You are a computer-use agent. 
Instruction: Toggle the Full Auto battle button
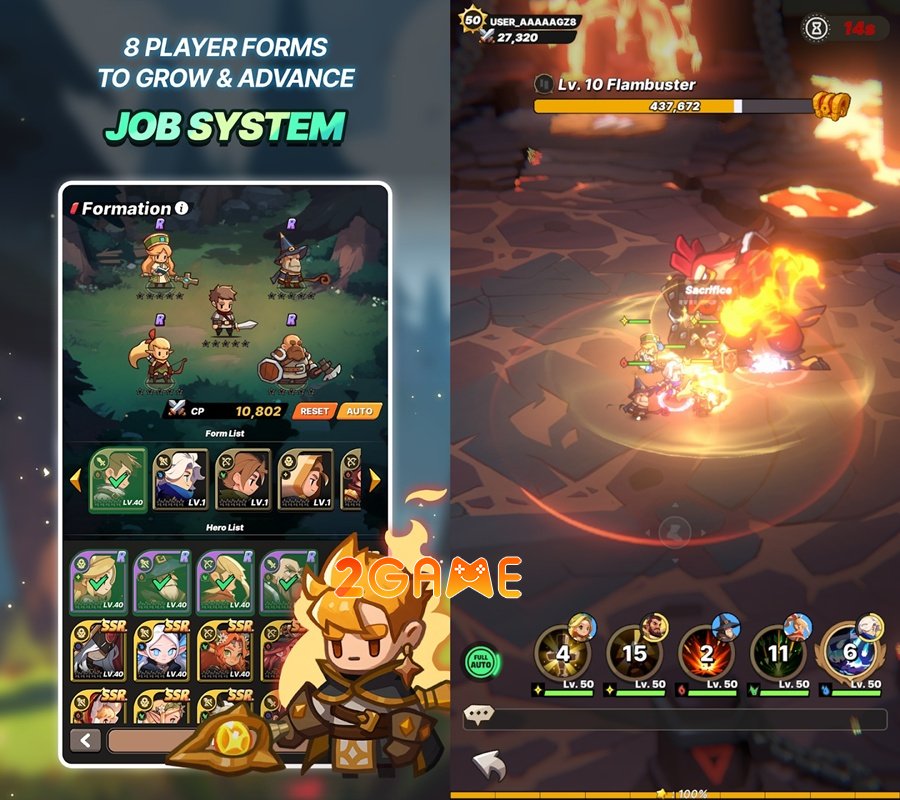[481, 661]
